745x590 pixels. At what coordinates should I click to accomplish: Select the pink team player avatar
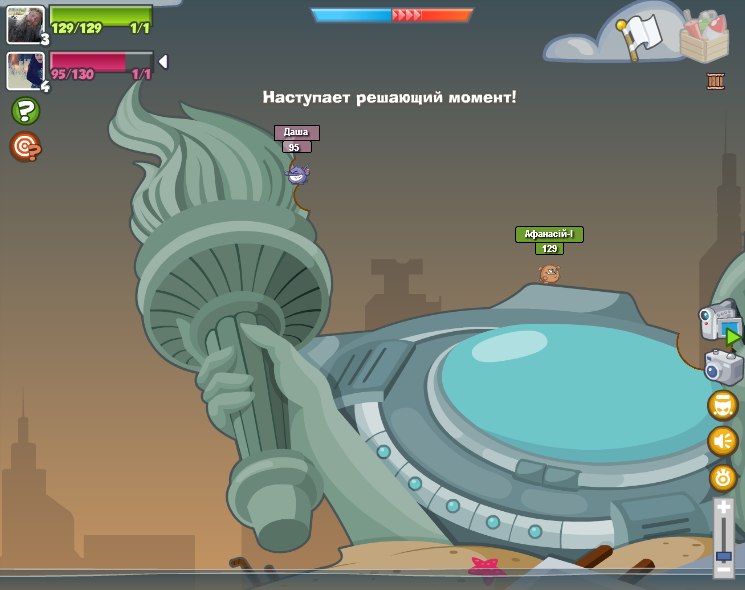pos(24,70)
